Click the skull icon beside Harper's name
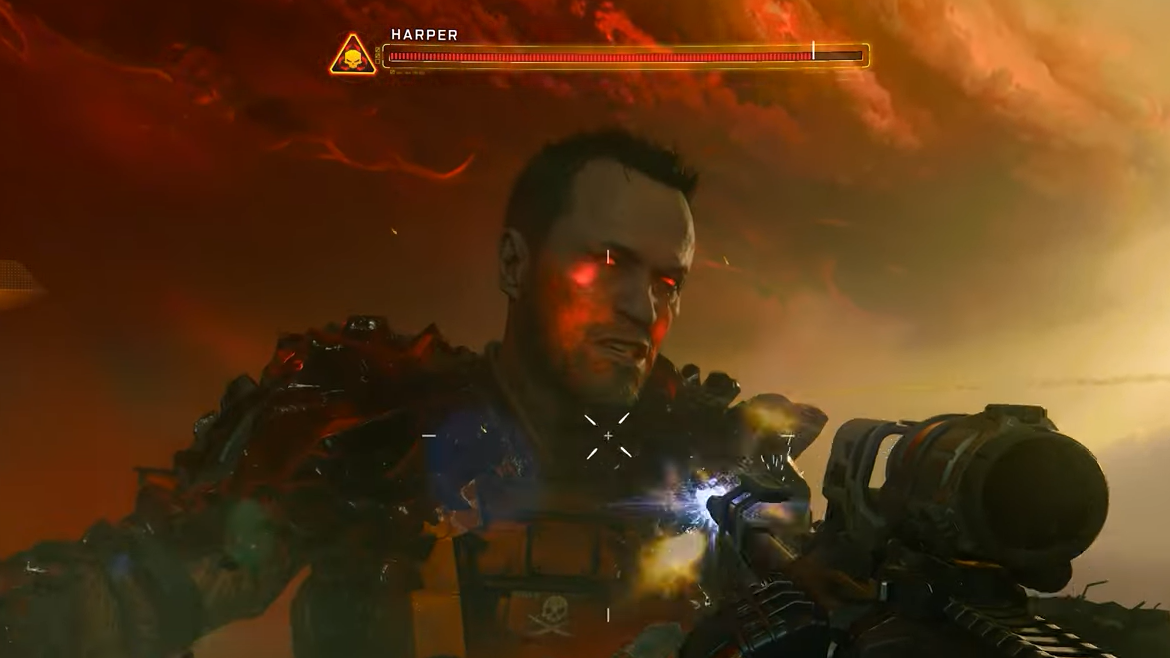This screenshot has height=658, width=1170. (x=353, y=57)
